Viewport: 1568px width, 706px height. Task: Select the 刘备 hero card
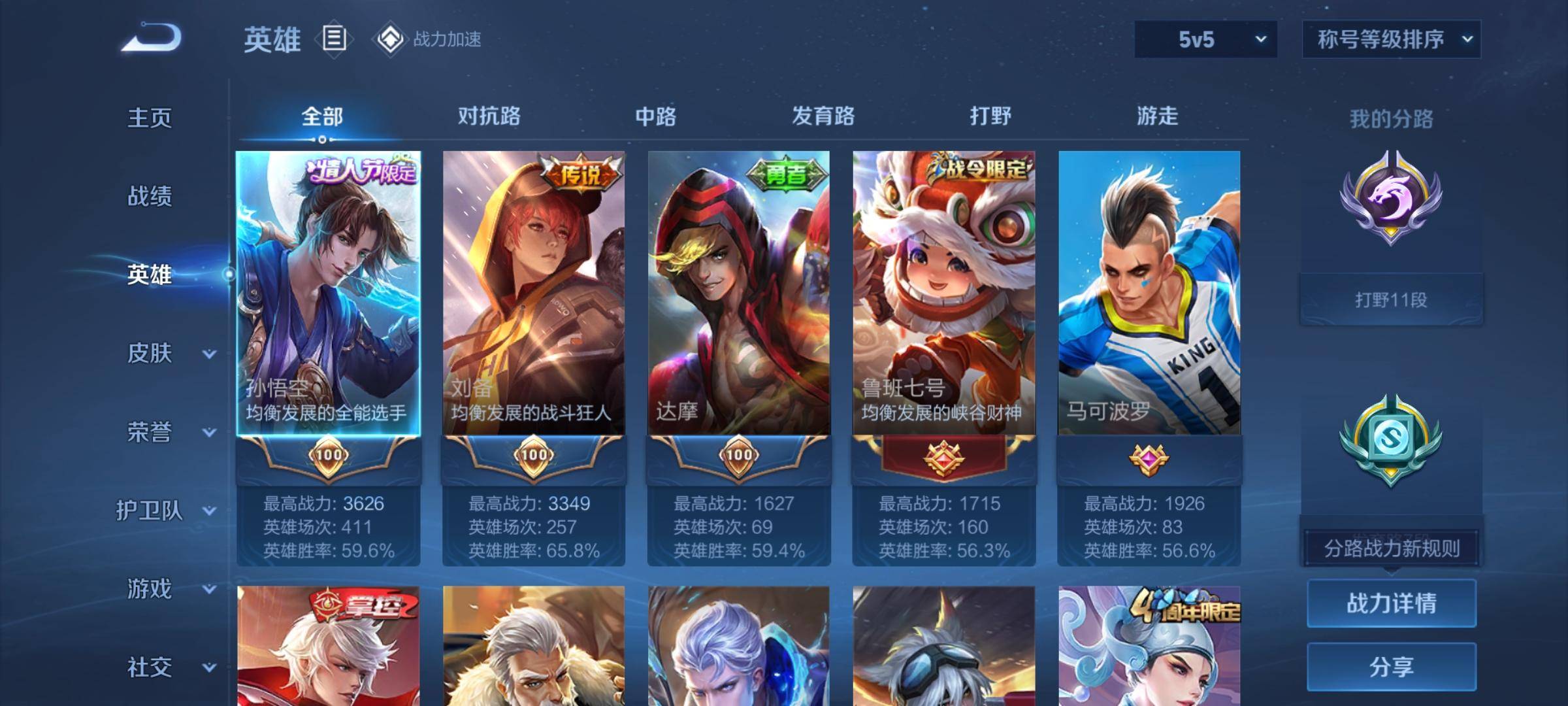pyautogui.click(x=533, y=294)
